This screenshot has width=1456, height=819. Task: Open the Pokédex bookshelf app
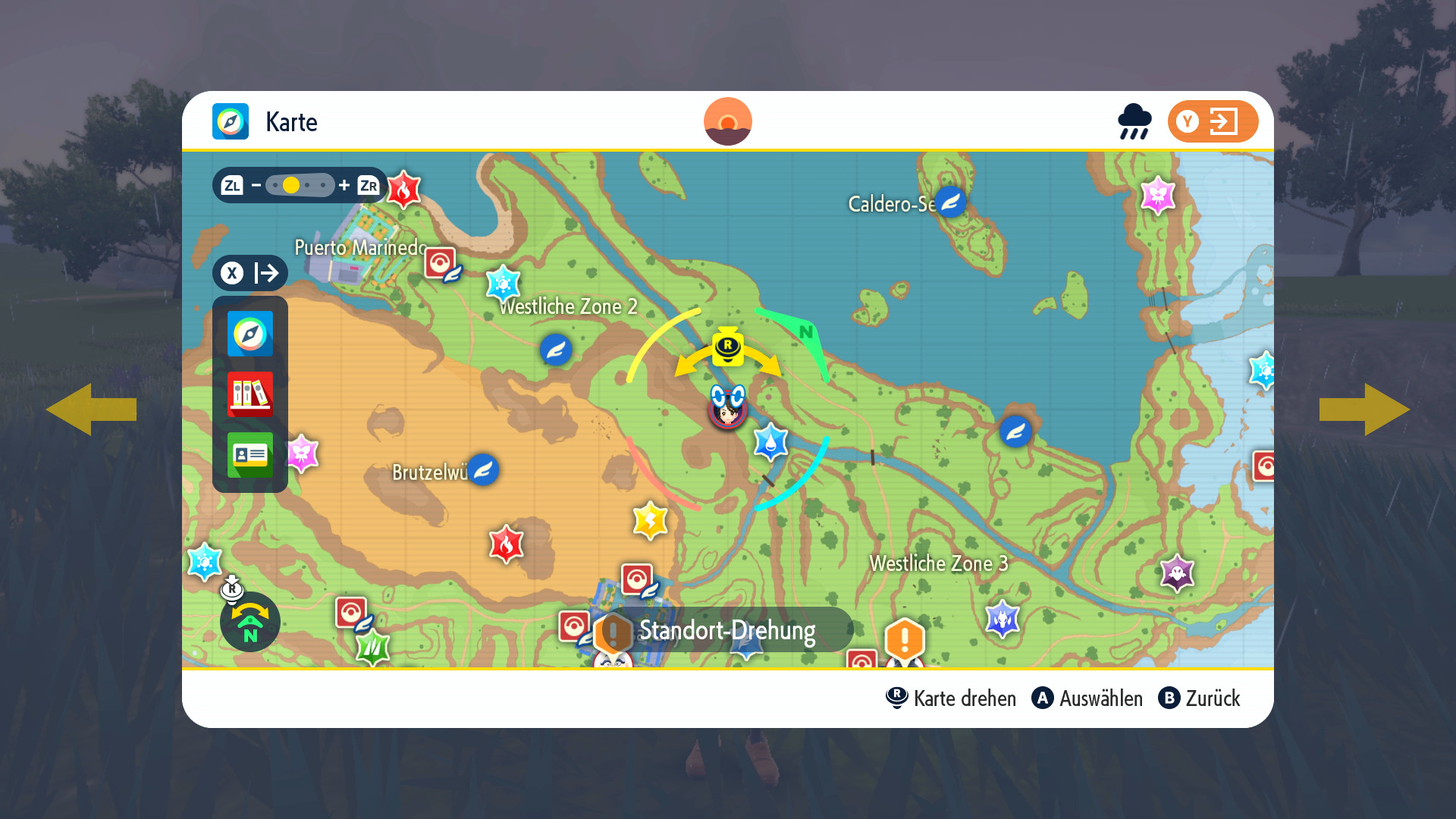250,394
